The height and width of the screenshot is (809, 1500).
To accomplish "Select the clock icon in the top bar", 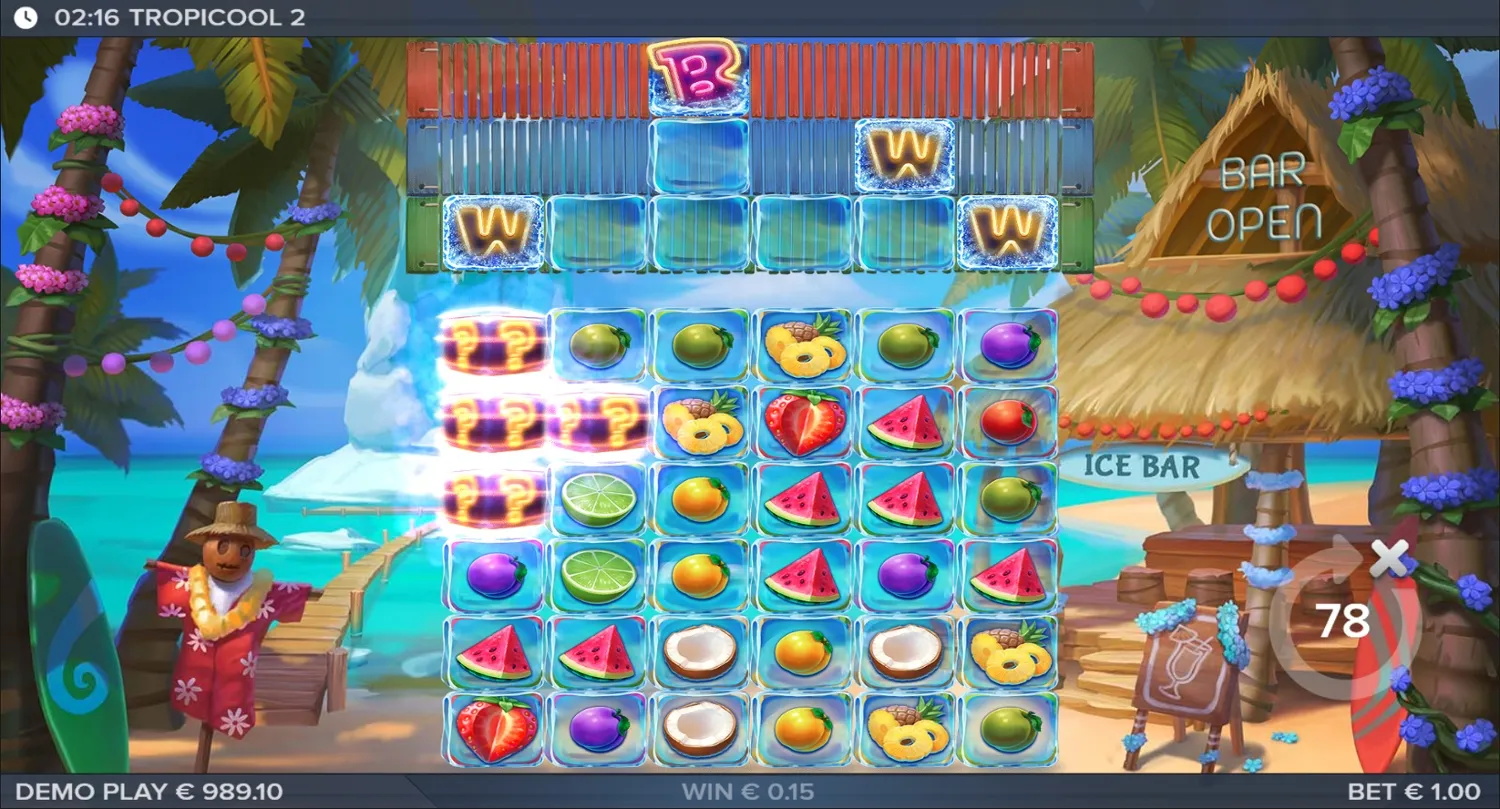I will [24, 15].
